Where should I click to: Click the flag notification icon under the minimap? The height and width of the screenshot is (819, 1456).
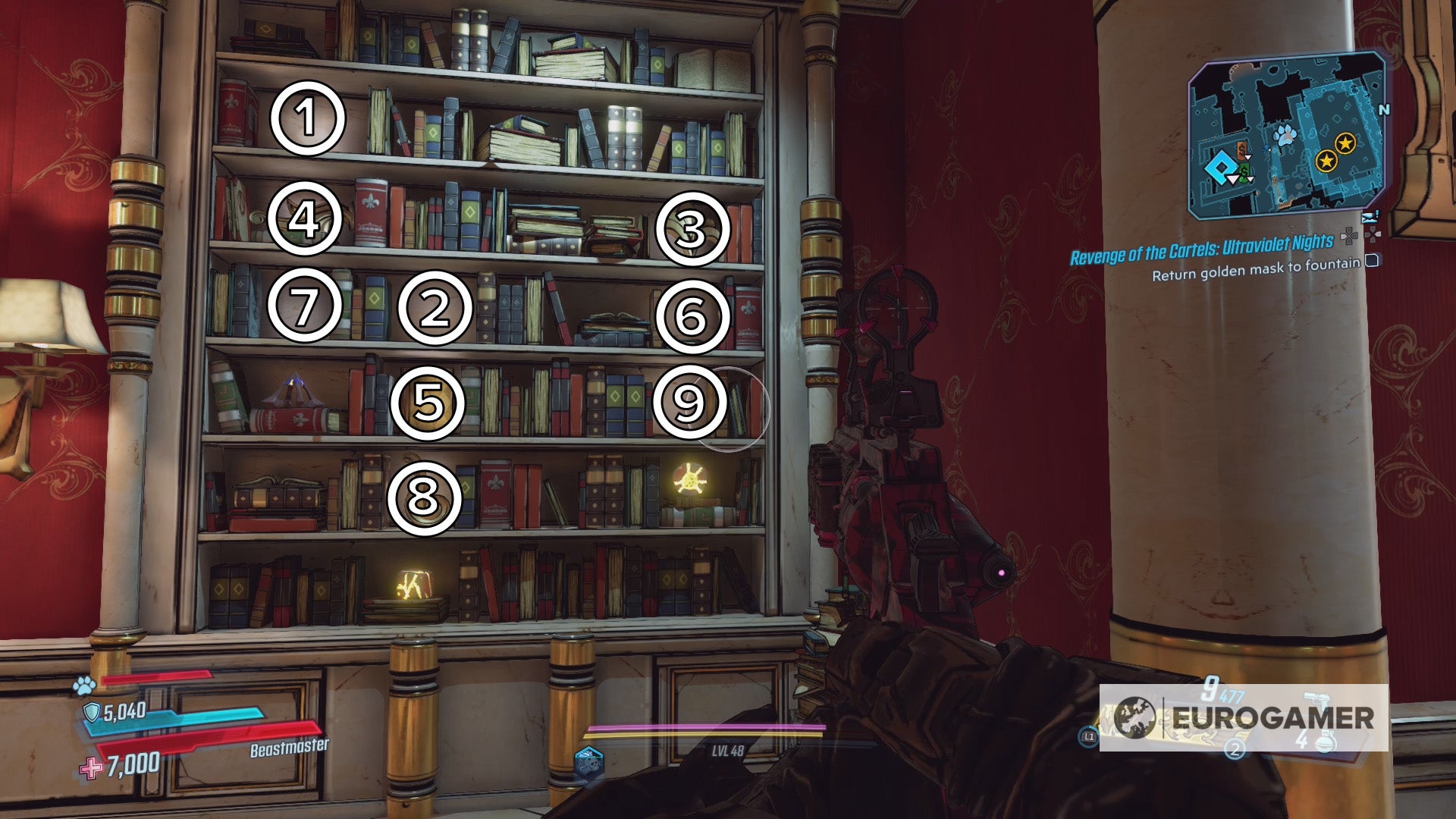(1370, 216)
